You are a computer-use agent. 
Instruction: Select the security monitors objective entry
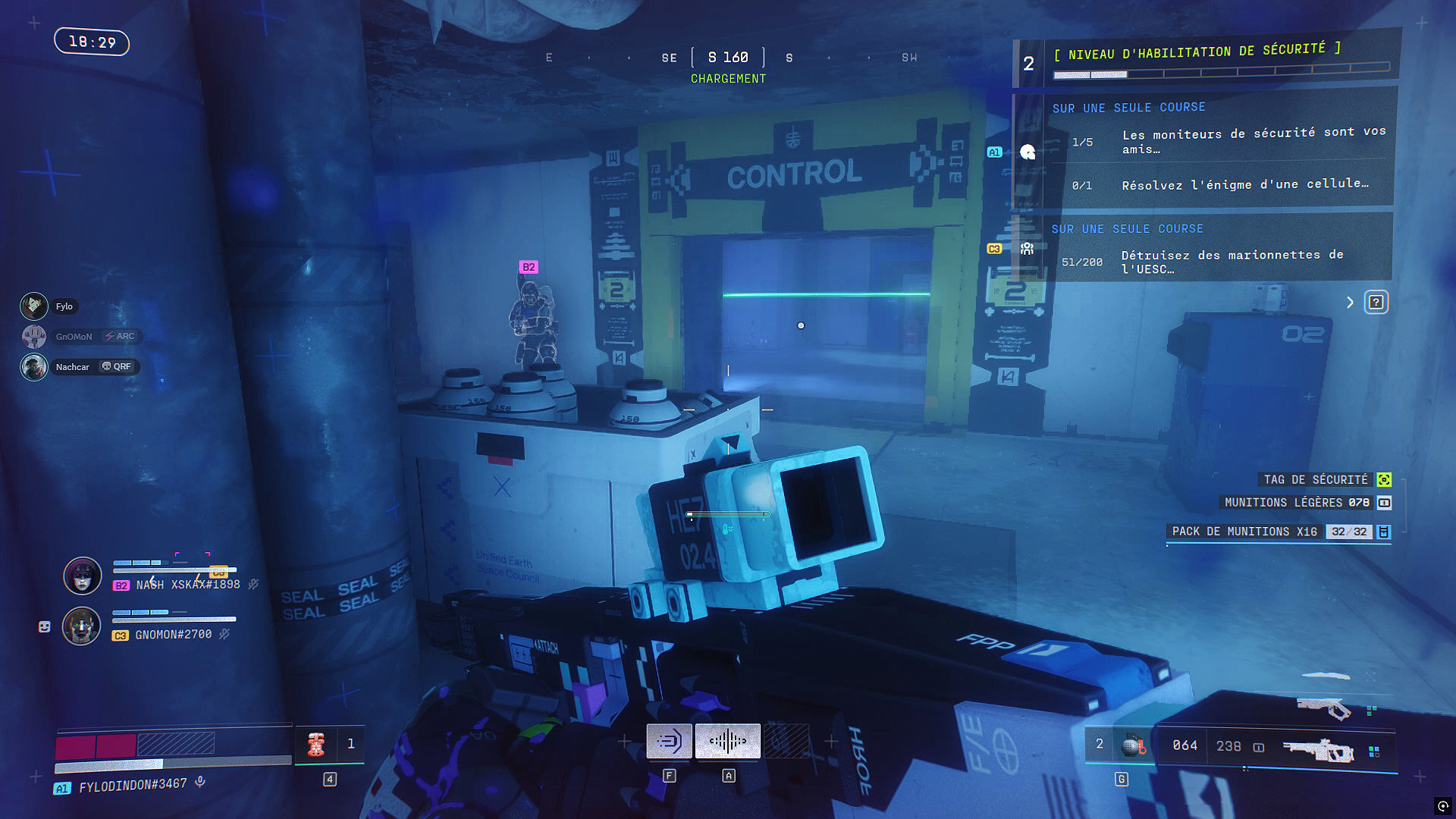(1253, 141)
